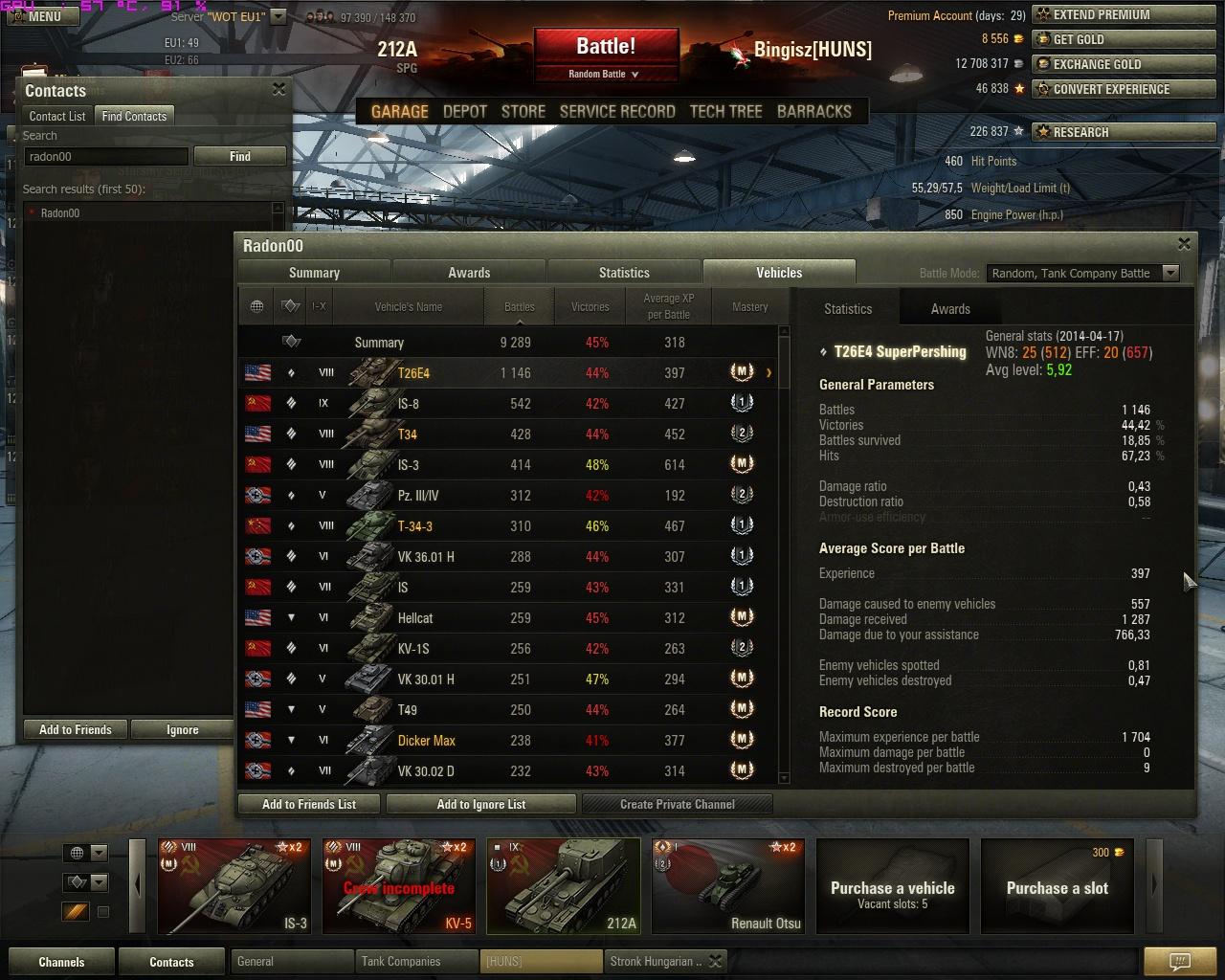Screen dimensions: 1225x980
Task: Go to the Store menu
Action: coord(523,111)
